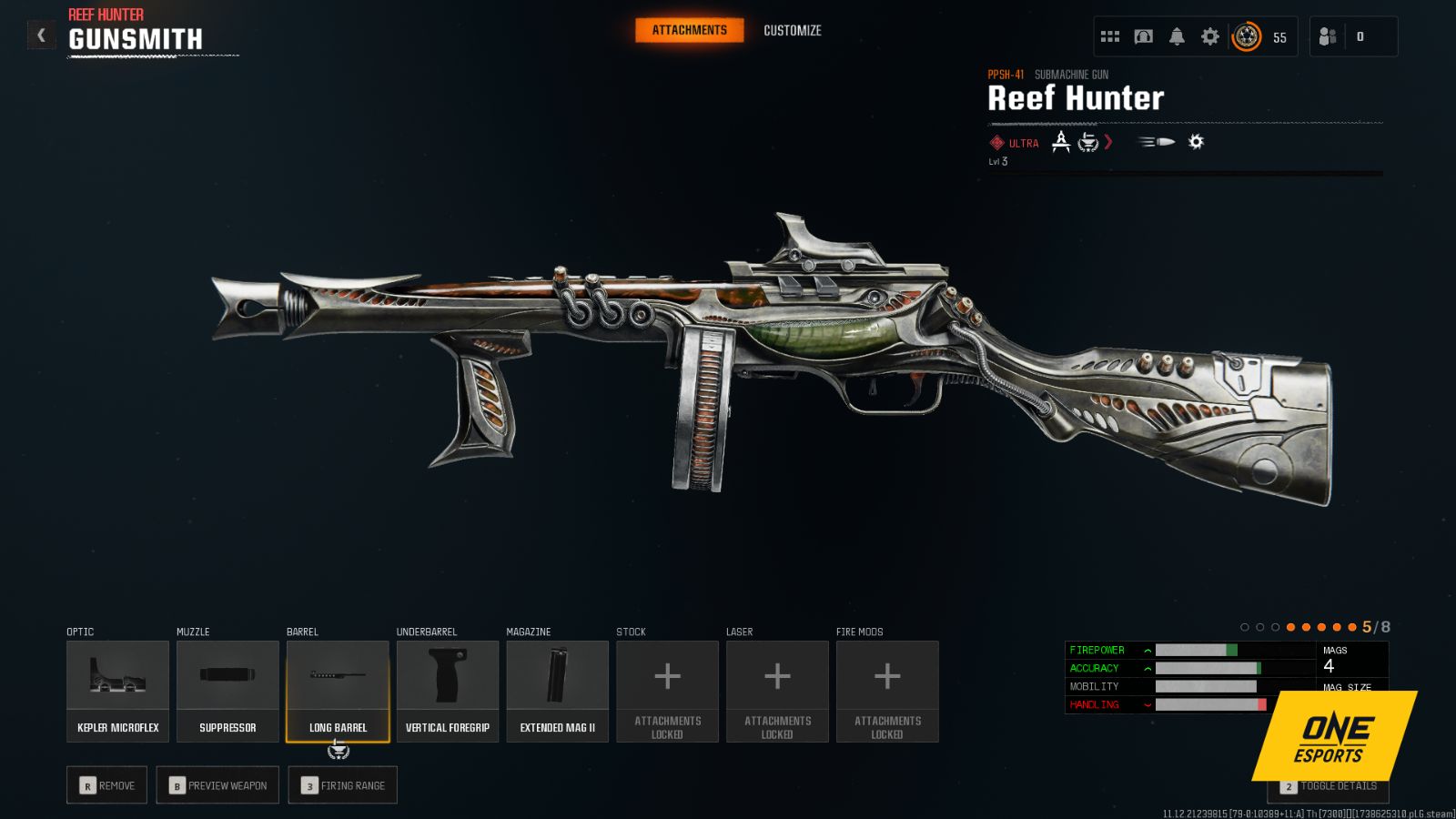
Task: Click the gunsmith gear icon near weapon level
Action: pos(1195,142)
